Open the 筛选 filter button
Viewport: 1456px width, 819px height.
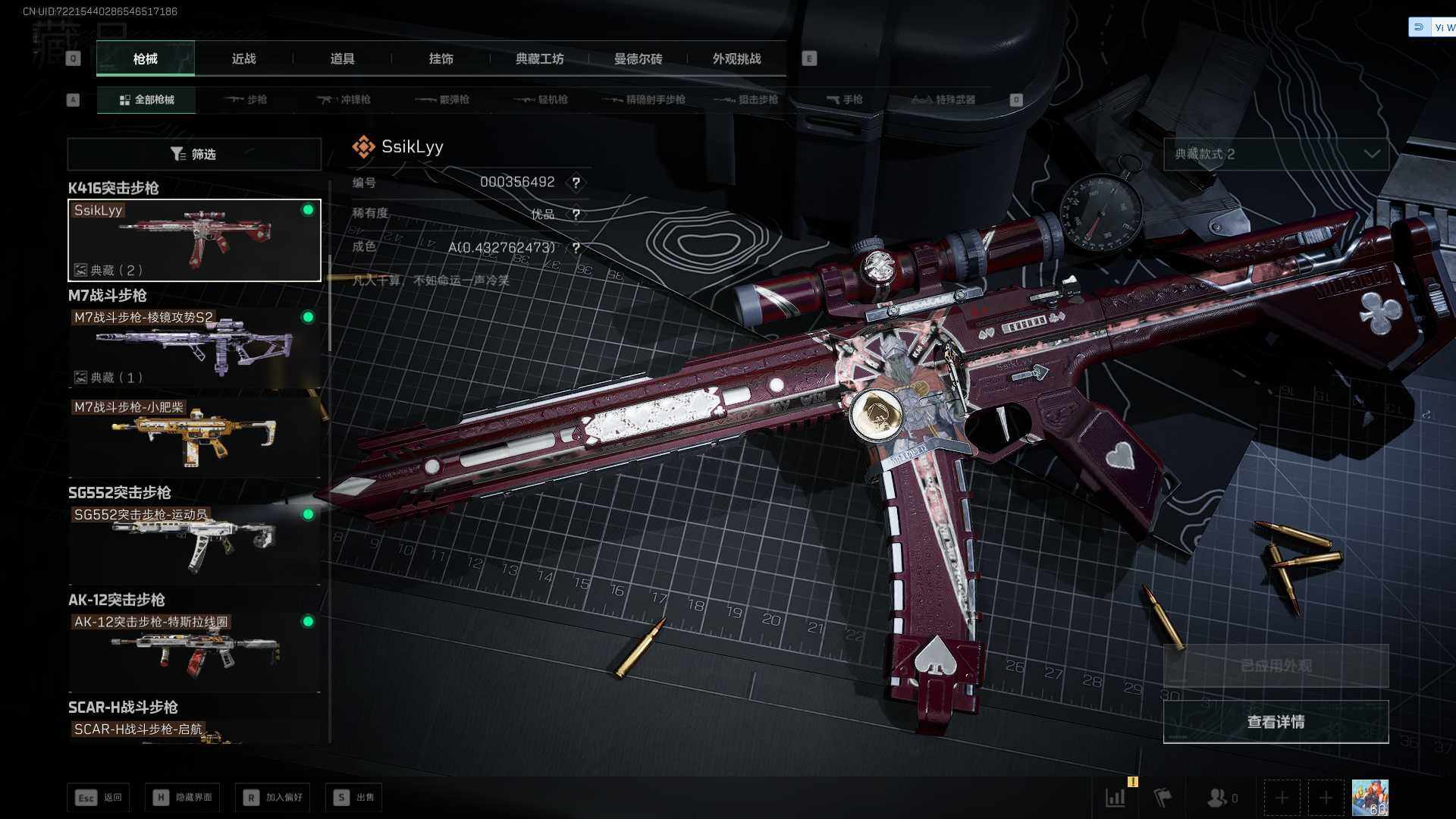click(x=194, y=154)
